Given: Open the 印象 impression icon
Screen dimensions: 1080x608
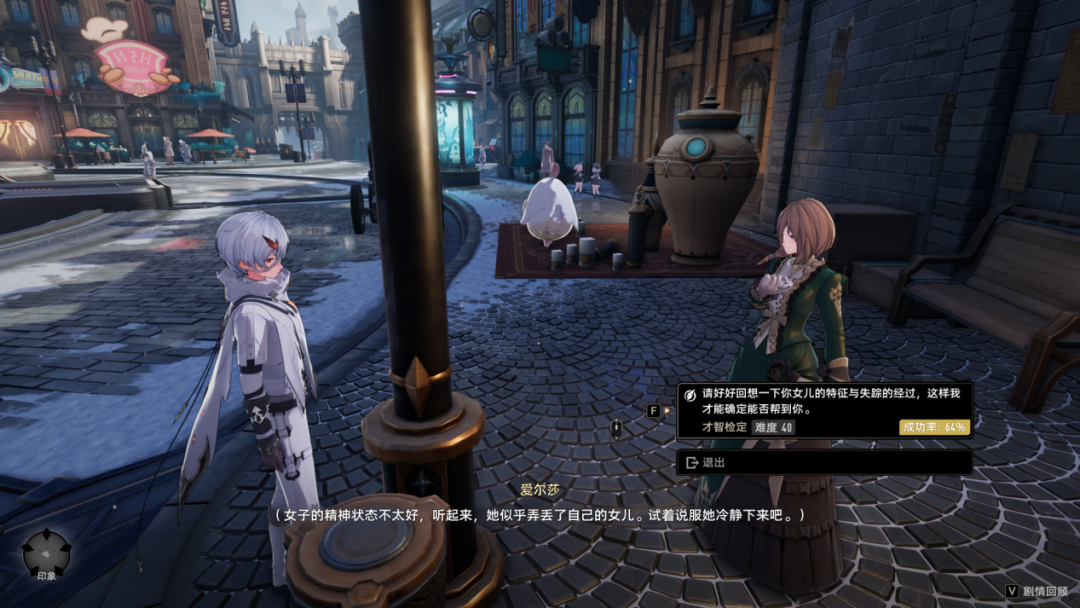Looking at the screenshot, I should point(47,553).
